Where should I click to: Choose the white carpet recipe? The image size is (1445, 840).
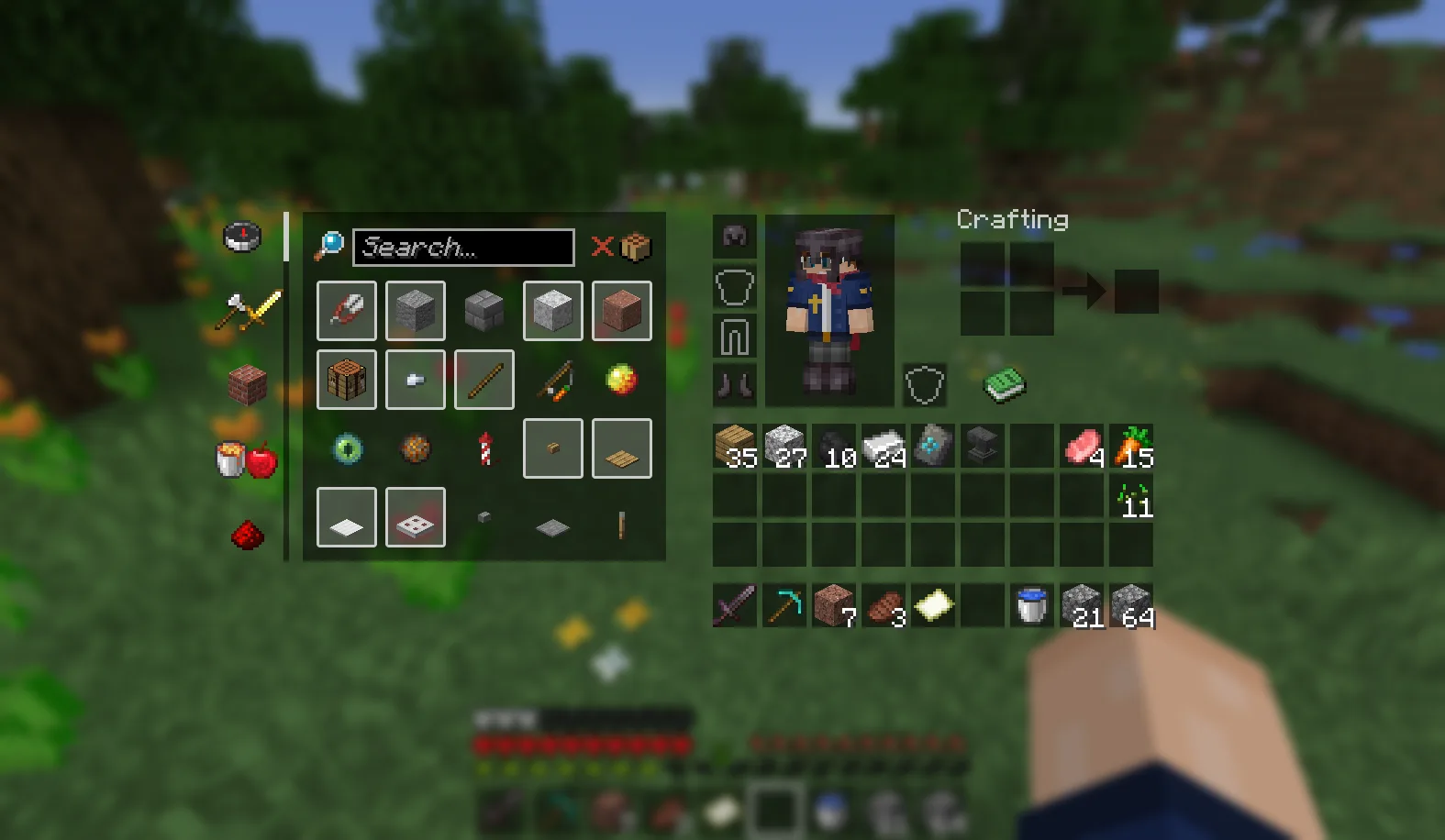coord(347,516)
